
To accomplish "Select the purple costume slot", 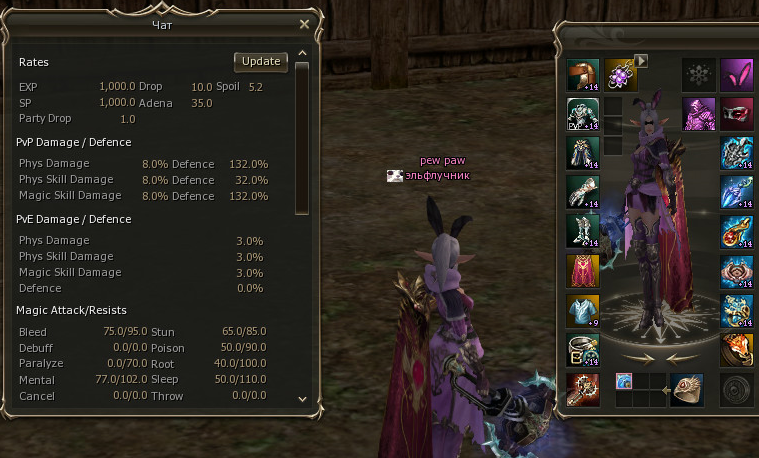I will 699,113.
